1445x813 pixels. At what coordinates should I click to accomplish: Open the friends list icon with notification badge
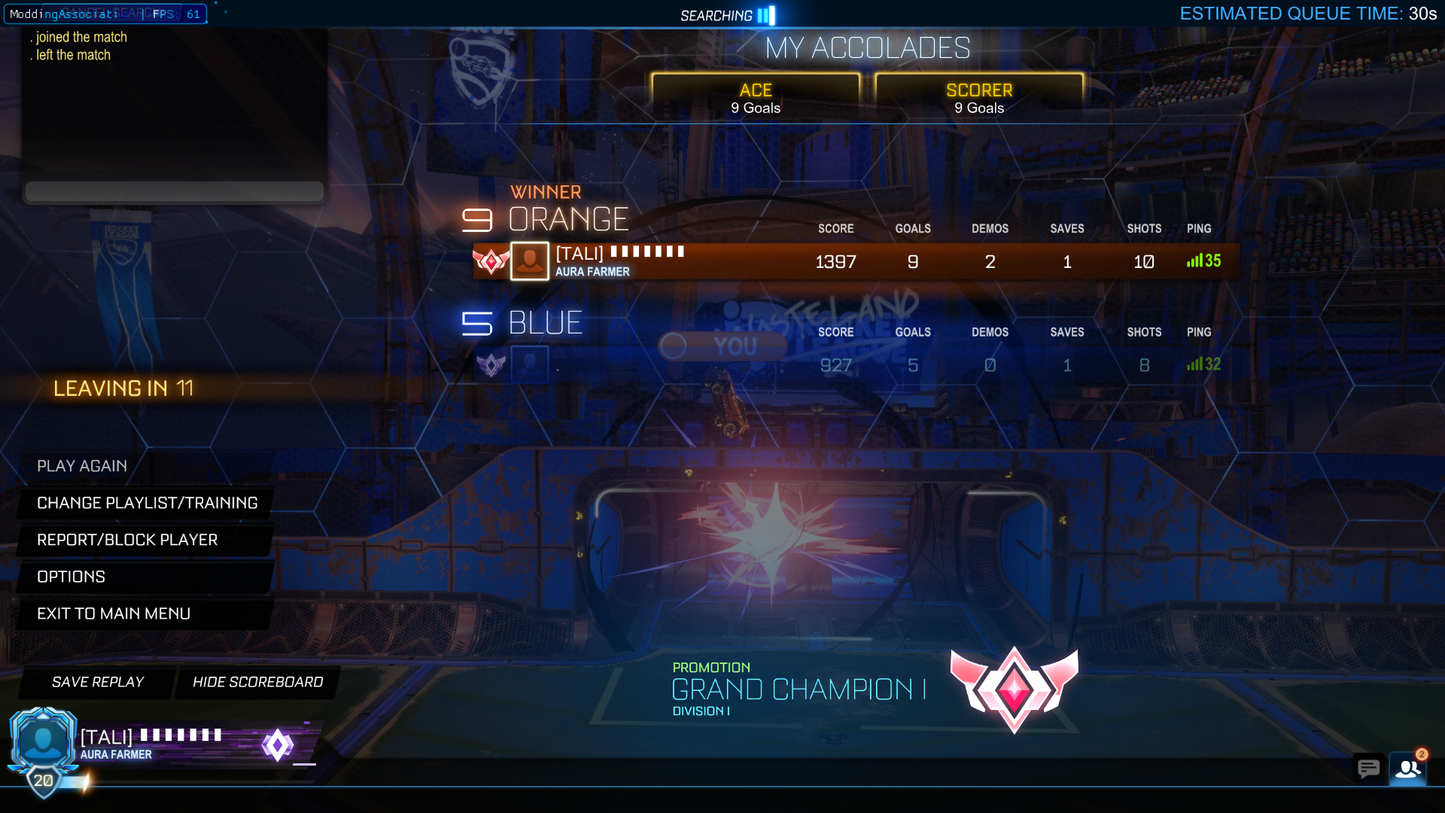coord(1408,770)
